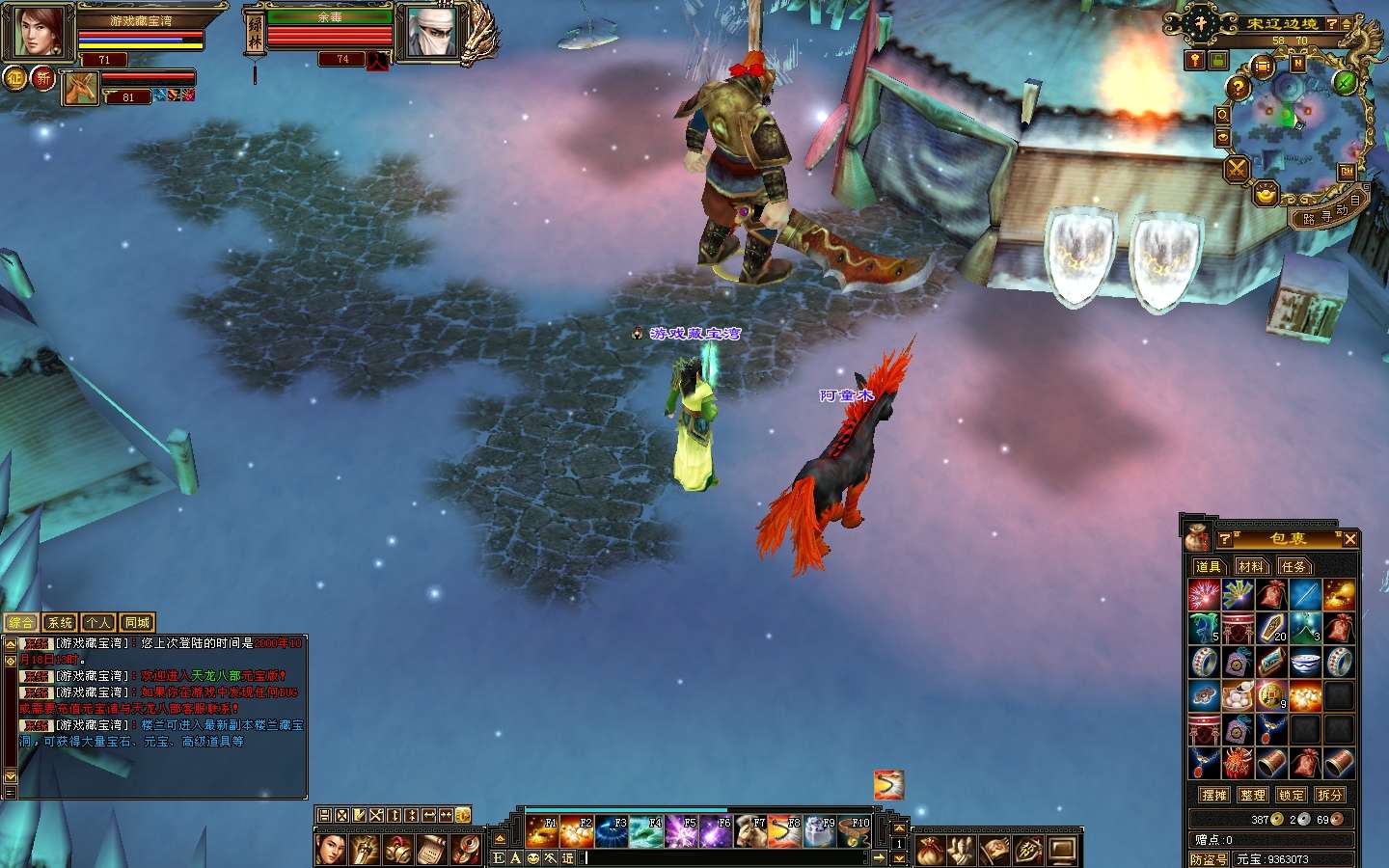Select the gold coin item stack of 9

click(x=1271, y=694)
